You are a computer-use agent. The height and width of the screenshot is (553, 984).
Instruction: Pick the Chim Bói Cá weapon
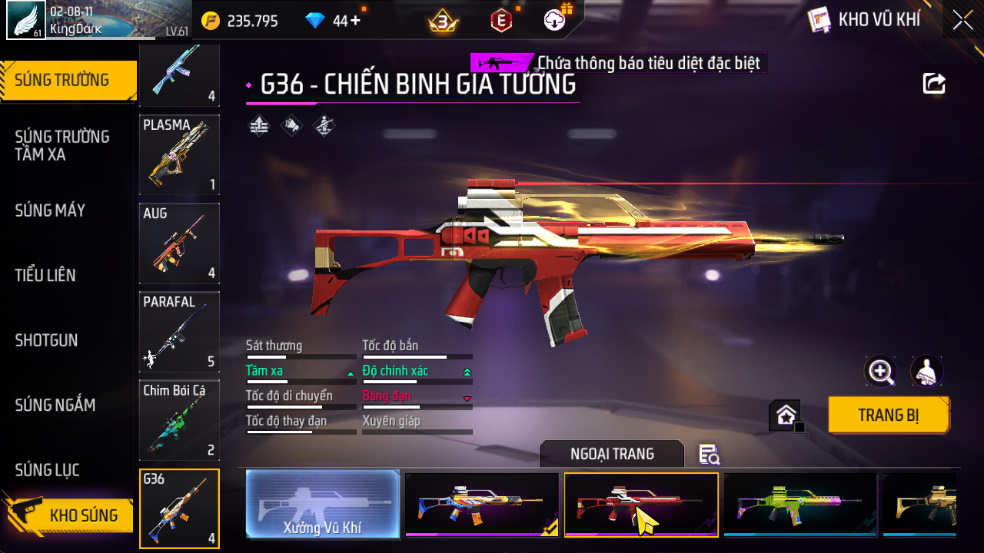179,420
